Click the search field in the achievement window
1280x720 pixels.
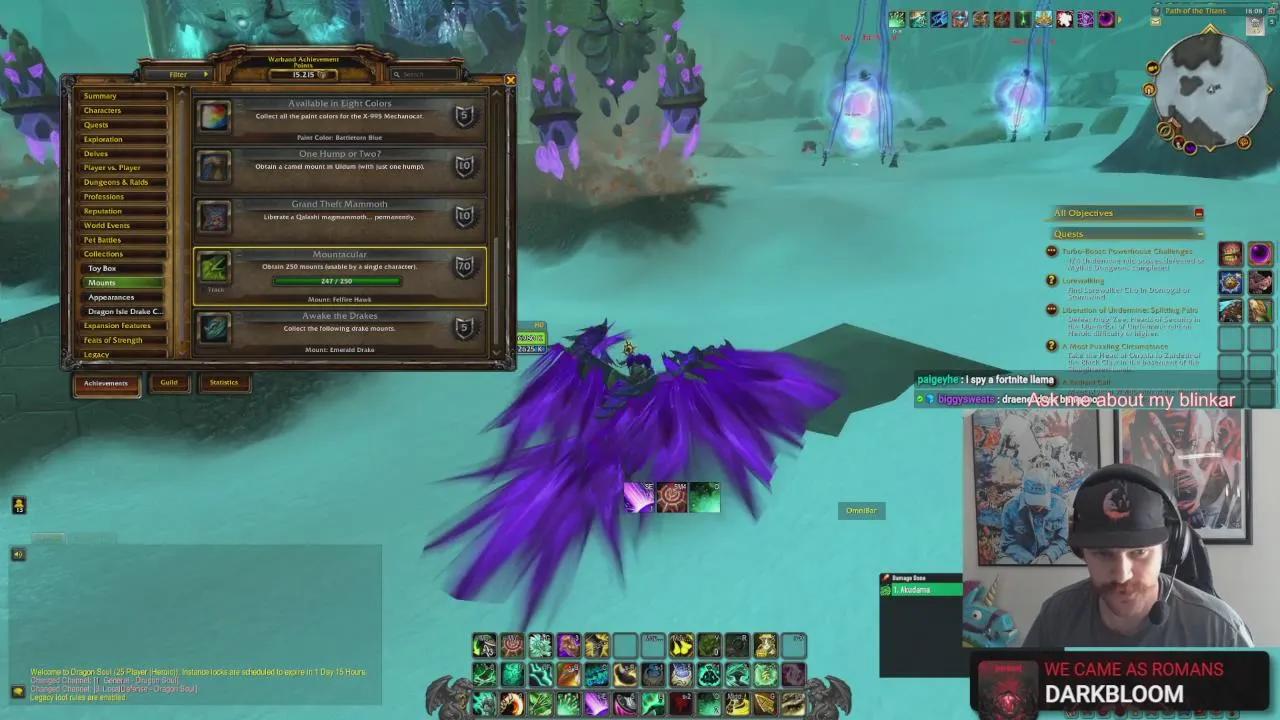point(424,74)
